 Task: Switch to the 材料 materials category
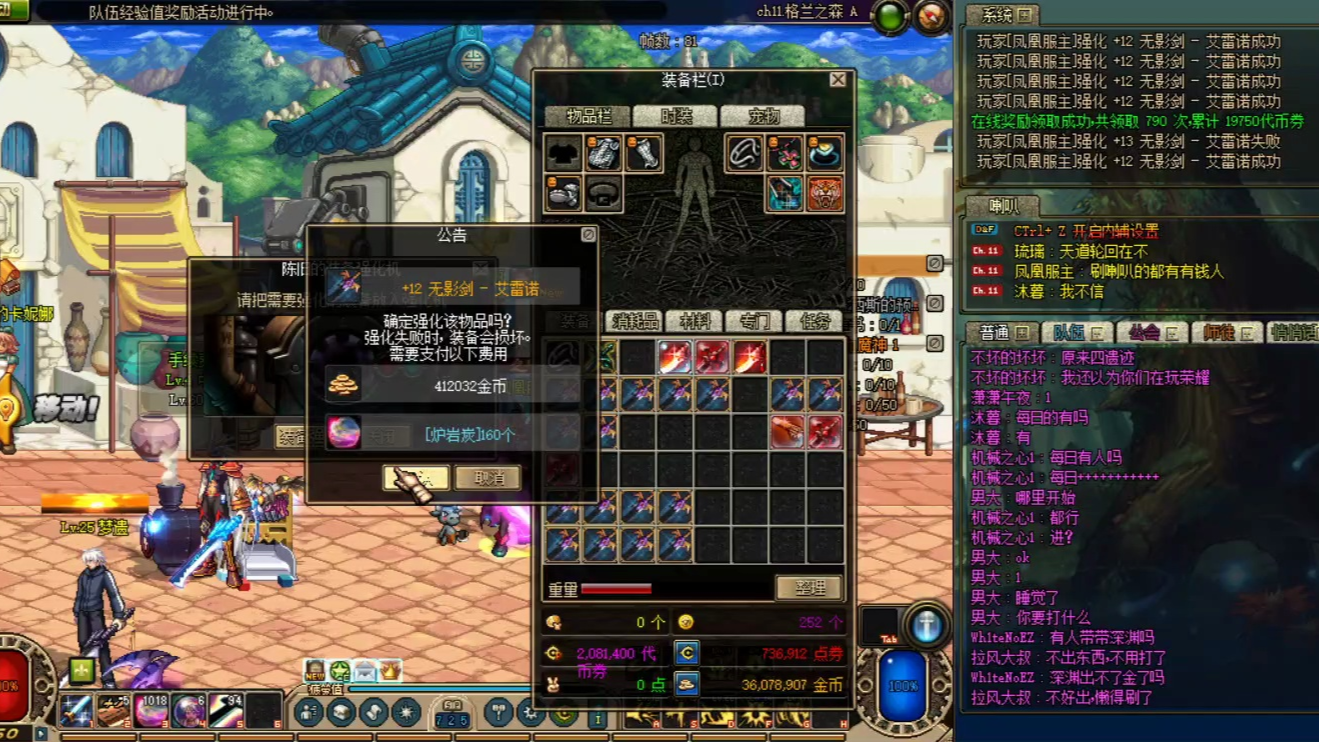[695, 321]
